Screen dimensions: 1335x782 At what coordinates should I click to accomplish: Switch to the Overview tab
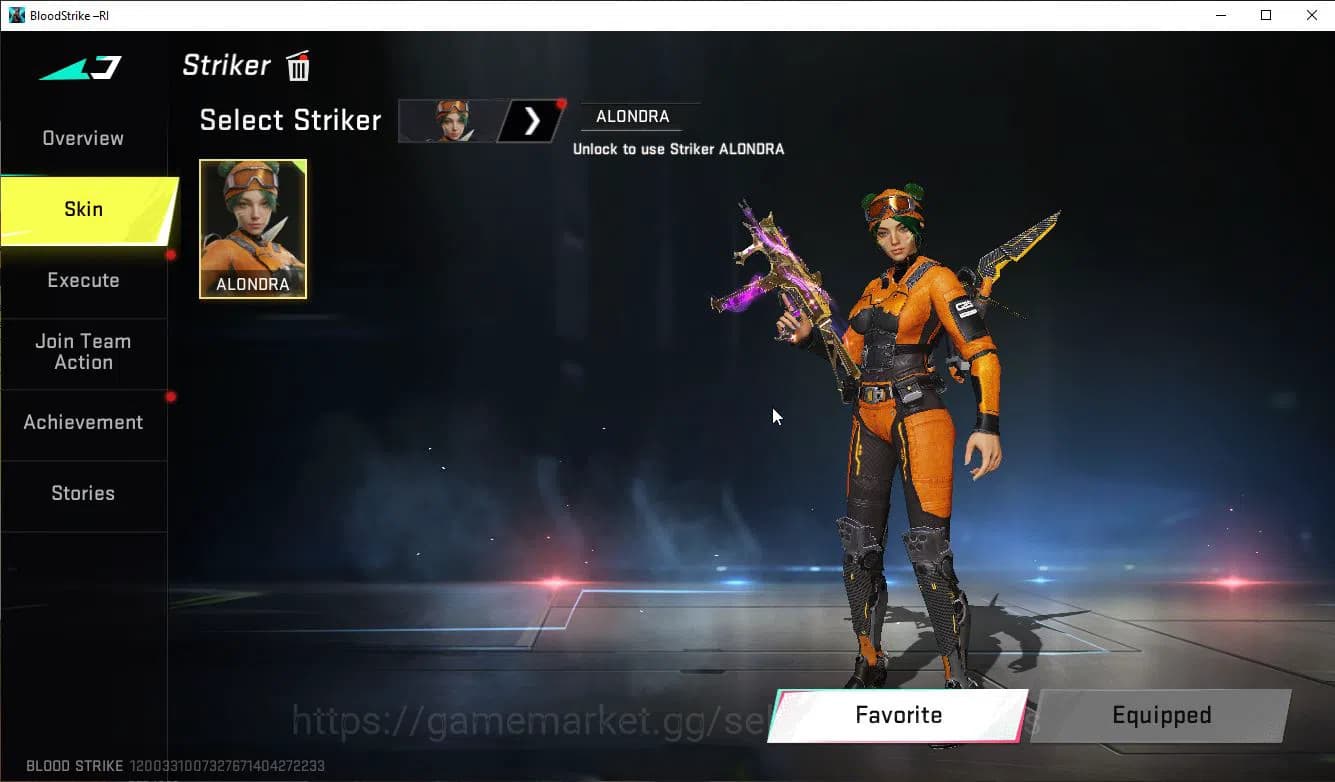click(82, 138)
